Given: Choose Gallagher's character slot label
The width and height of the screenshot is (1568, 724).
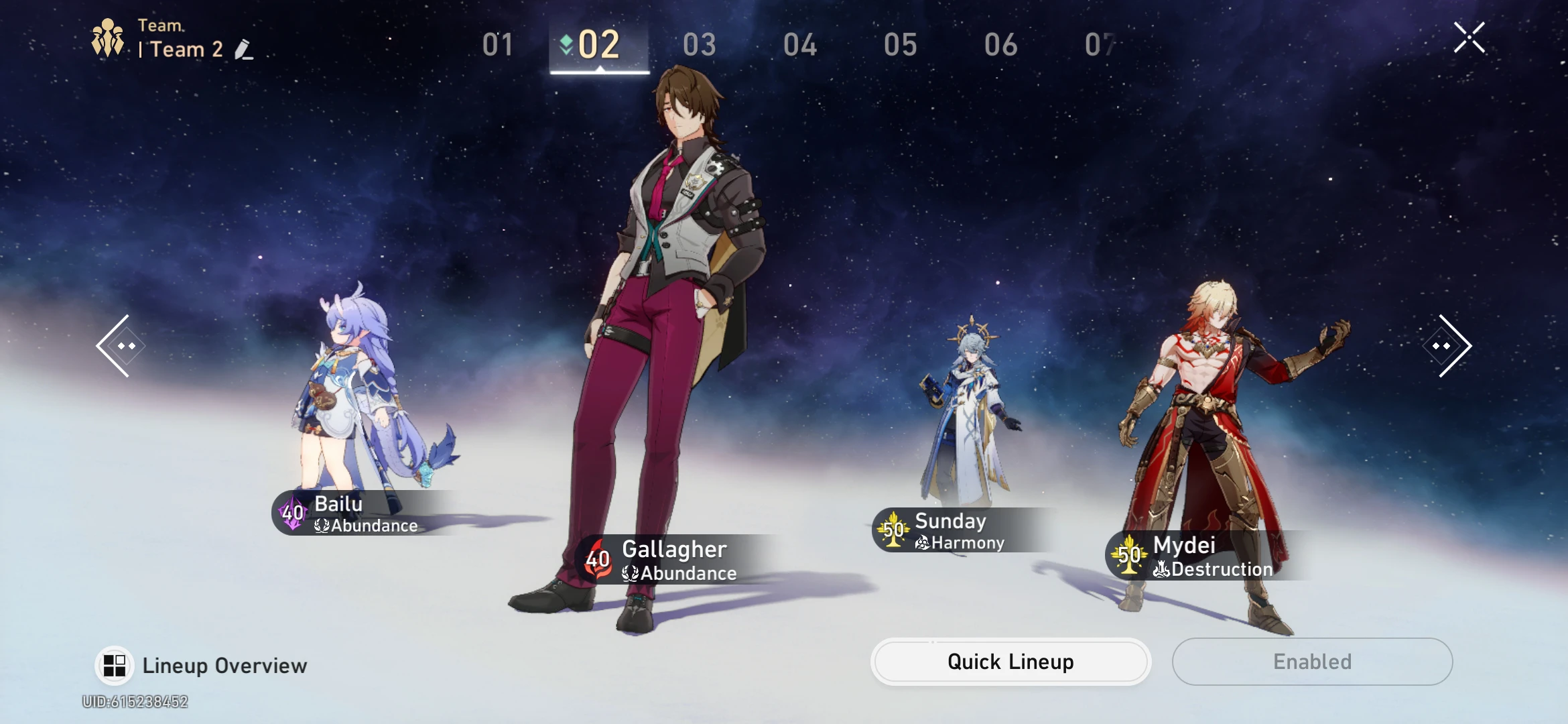Looking at the screenshot, I should click(x=670, y=560).
